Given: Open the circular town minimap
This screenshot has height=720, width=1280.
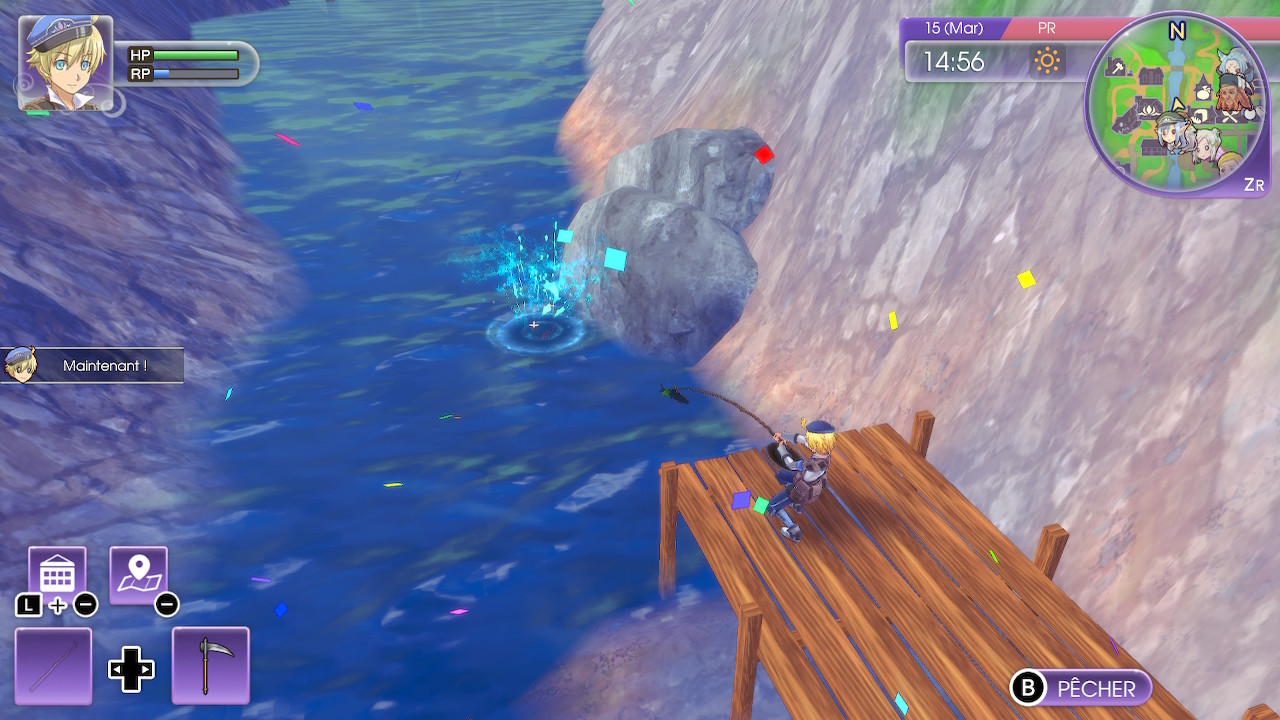Looking at the screenshot, I should [1178, 104].
